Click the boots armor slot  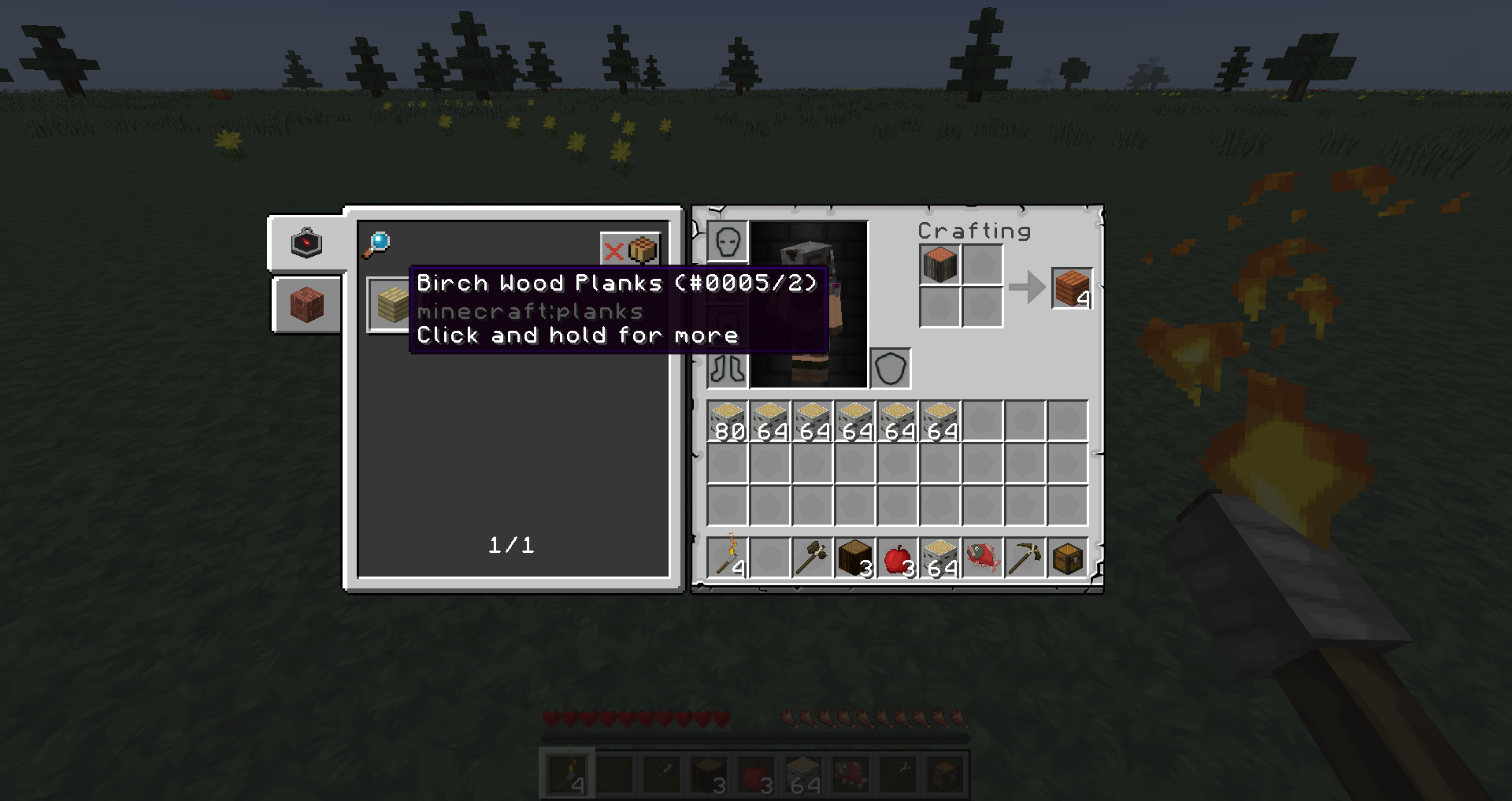[x=728, y=369]
